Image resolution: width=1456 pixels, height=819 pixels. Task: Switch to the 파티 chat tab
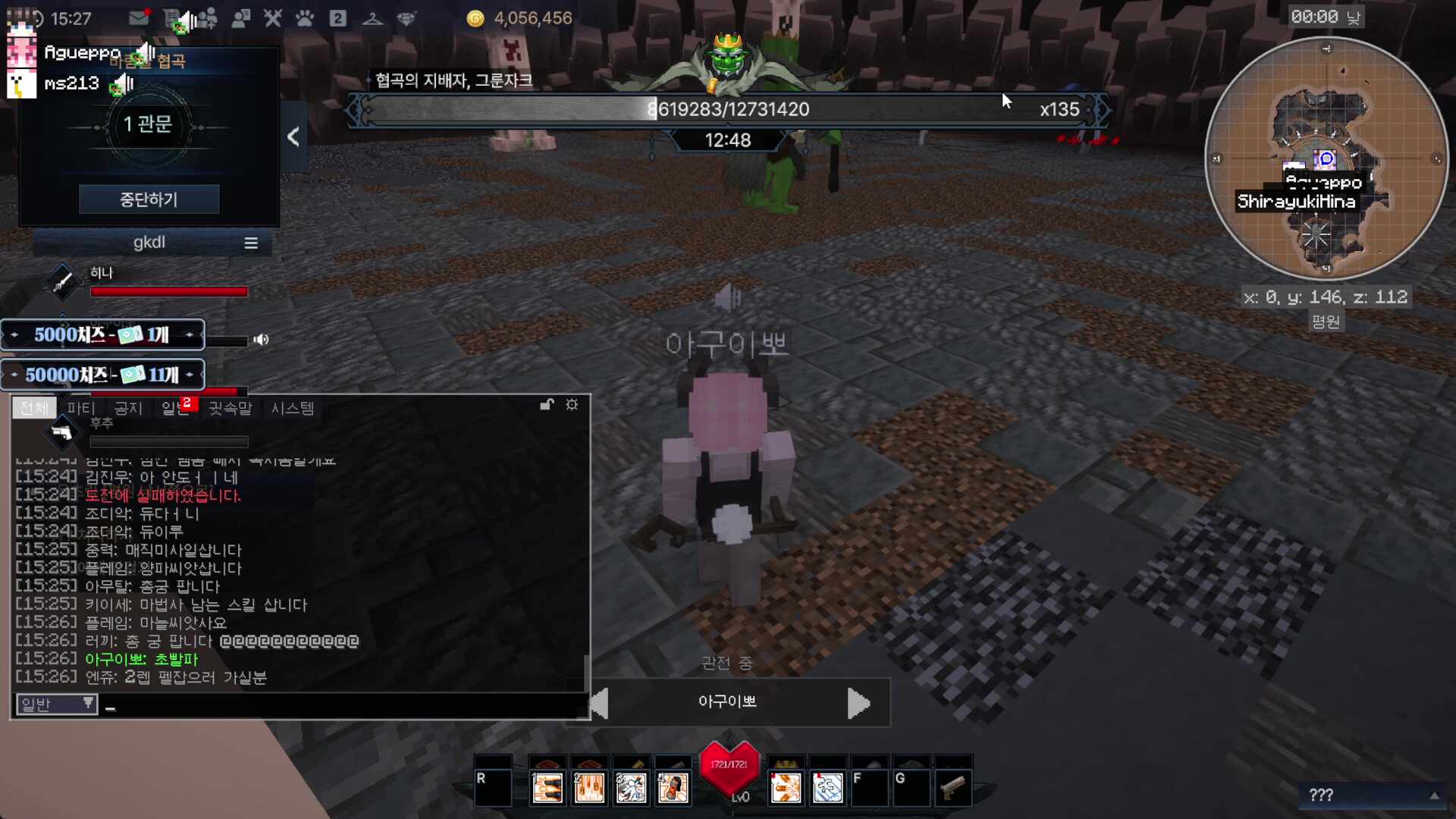(x=81, y=408)
